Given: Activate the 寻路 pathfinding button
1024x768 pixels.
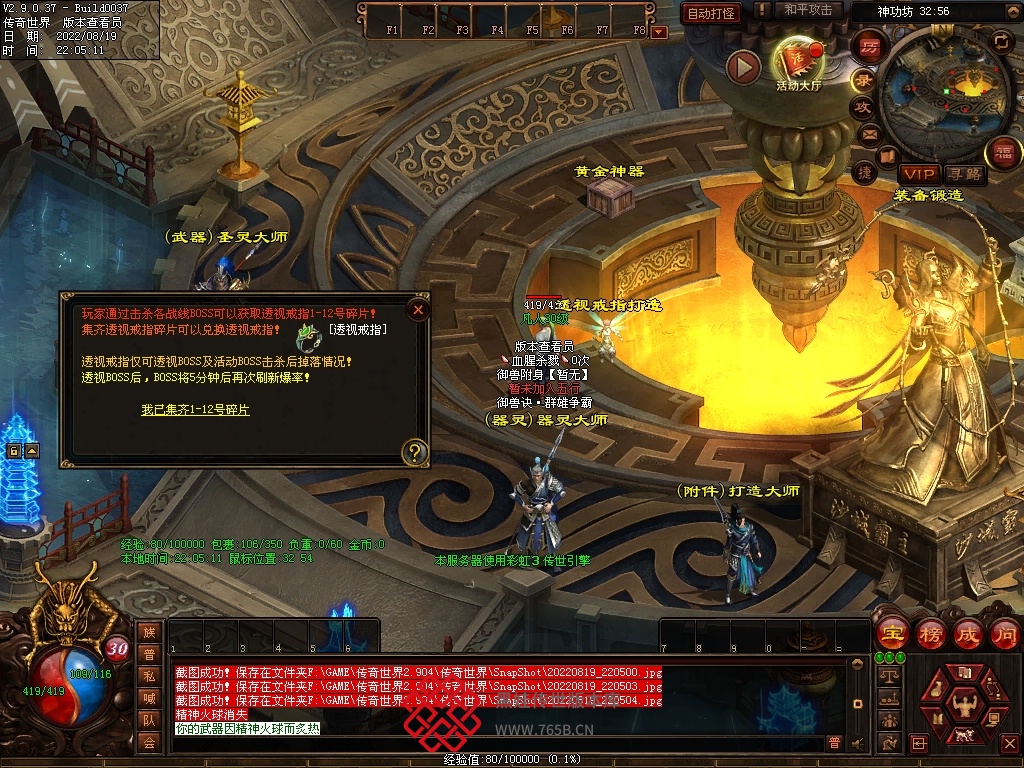Looking at the screenshot, I should [x=964, y=174].
